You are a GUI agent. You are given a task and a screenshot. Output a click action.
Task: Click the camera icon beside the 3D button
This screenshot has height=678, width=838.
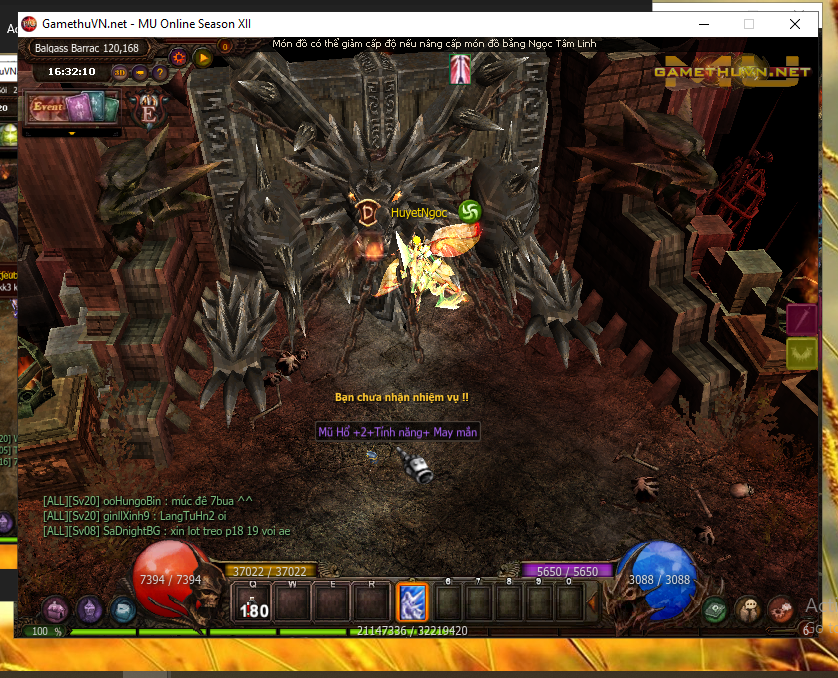point(141,72)
